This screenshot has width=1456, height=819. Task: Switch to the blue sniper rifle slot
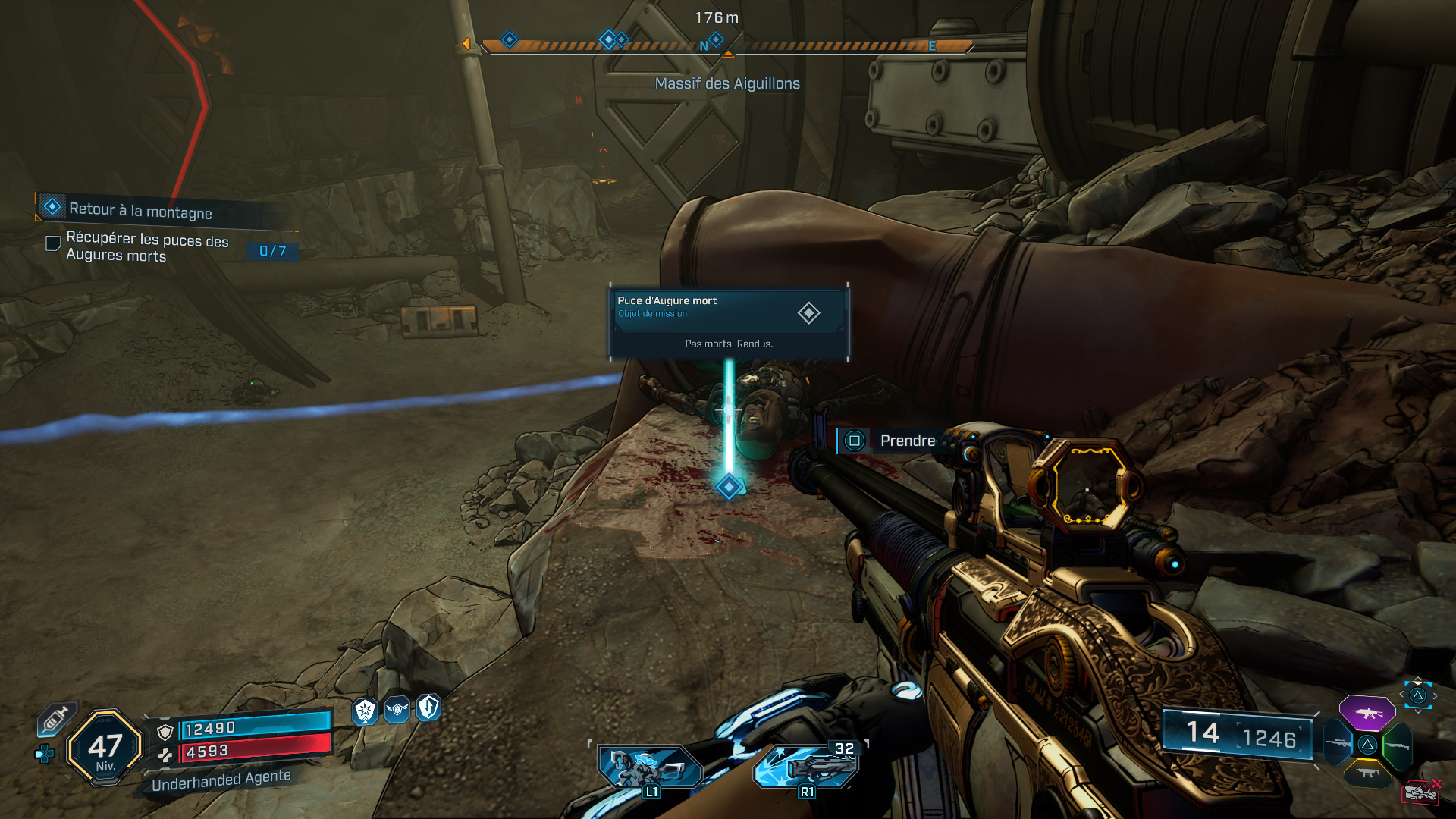[1338, 744]
